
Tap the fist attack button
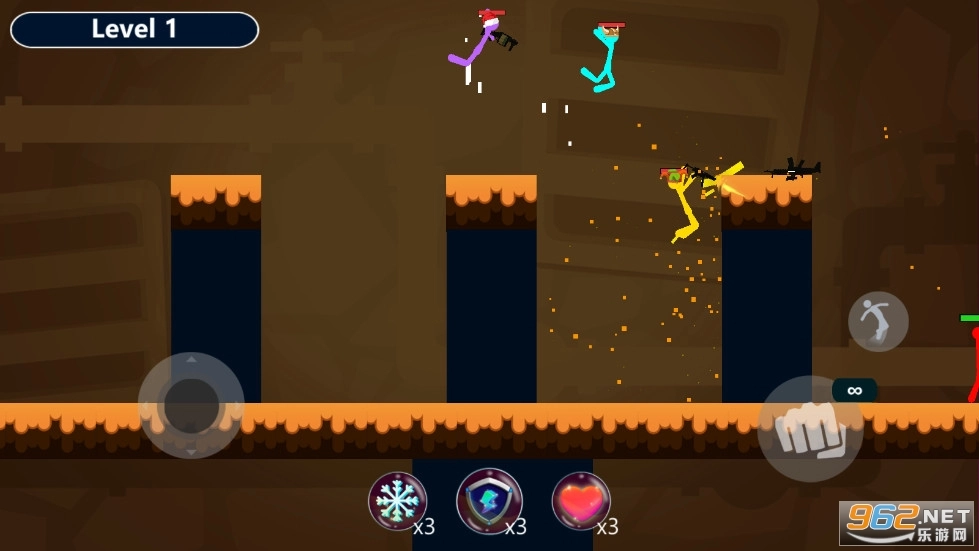[x=810, y=429]
